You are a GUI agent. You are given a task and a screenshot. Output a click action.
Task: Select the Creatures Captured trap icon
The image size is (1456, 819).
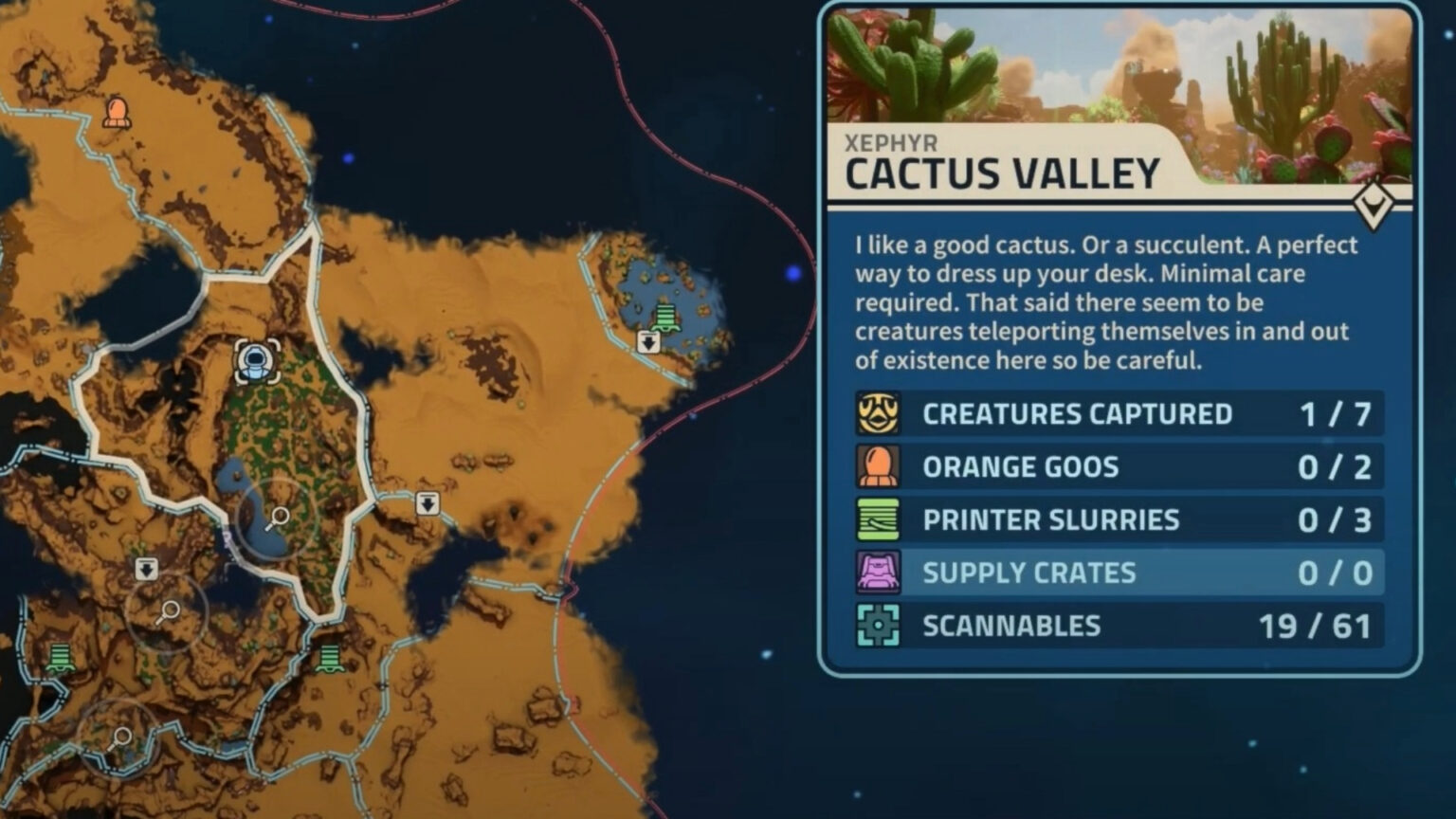coord(880,413)
